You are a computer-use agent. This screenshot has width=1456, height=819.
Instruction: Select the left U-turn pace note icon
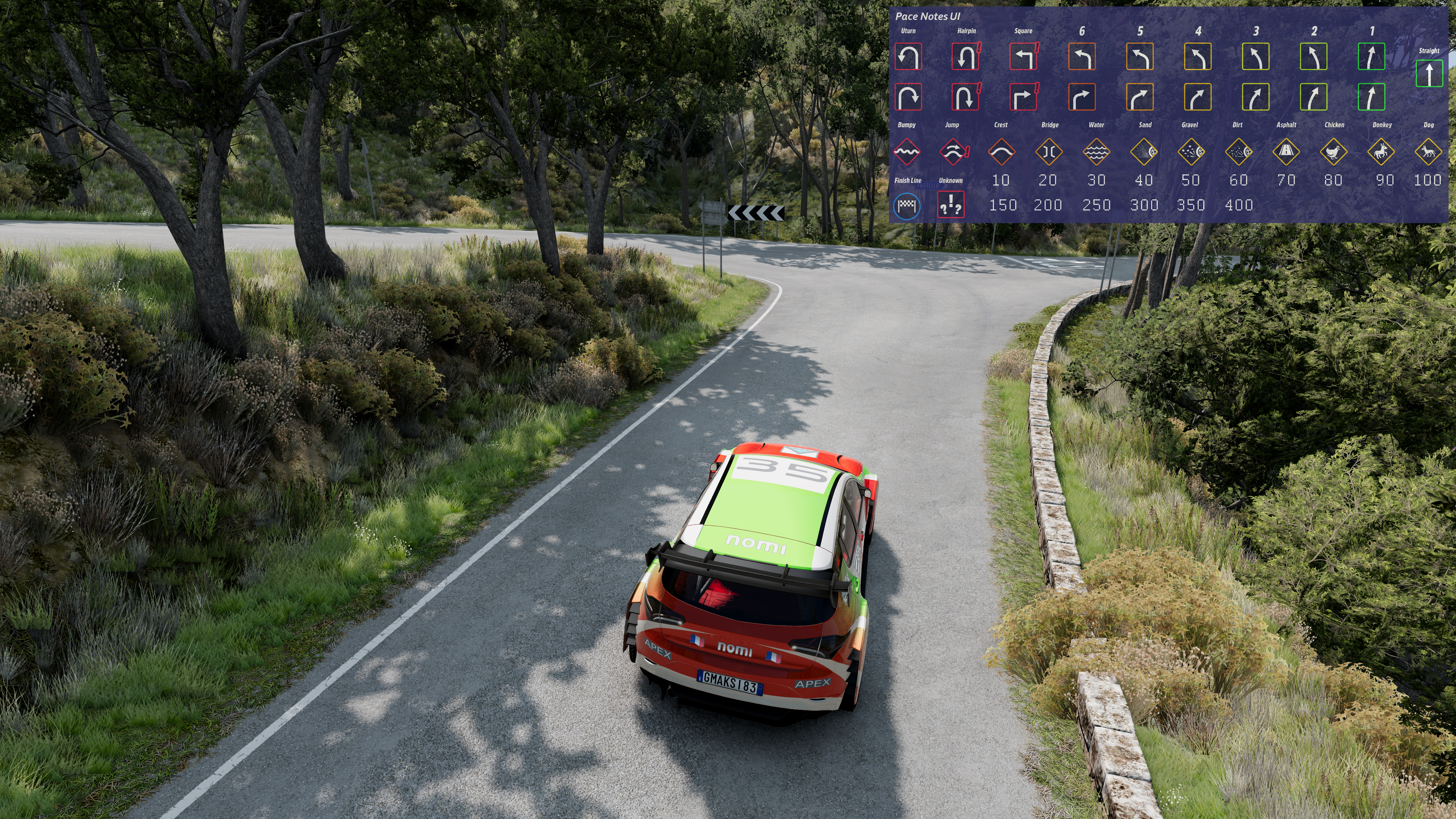point(908,56)
